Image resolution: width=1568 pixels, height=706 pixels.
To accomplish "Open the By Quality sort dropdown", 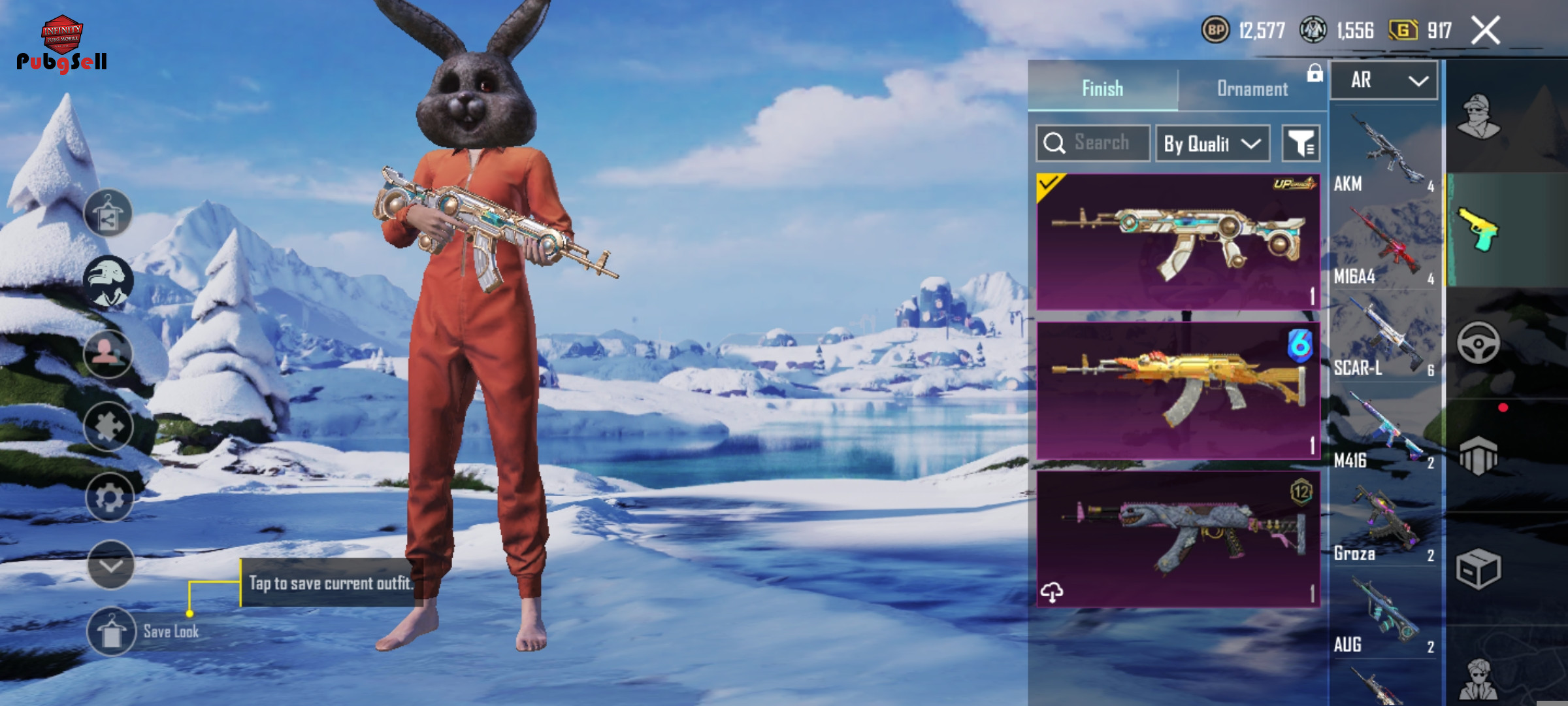I will (1212, 143).
